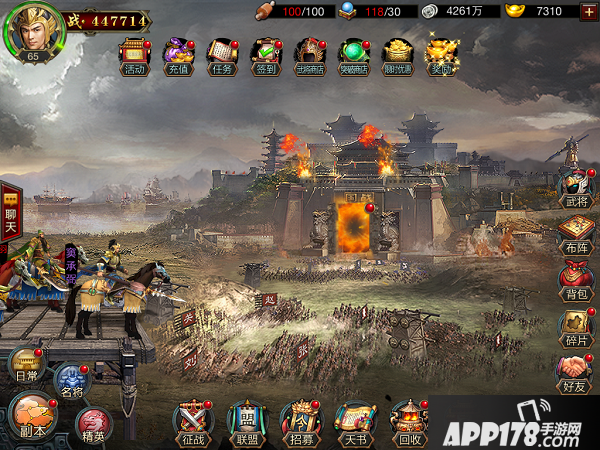Open the 征战 campaign menu
Image resolution: width=600 pixels, height=450 pixels.
[192, 422]
